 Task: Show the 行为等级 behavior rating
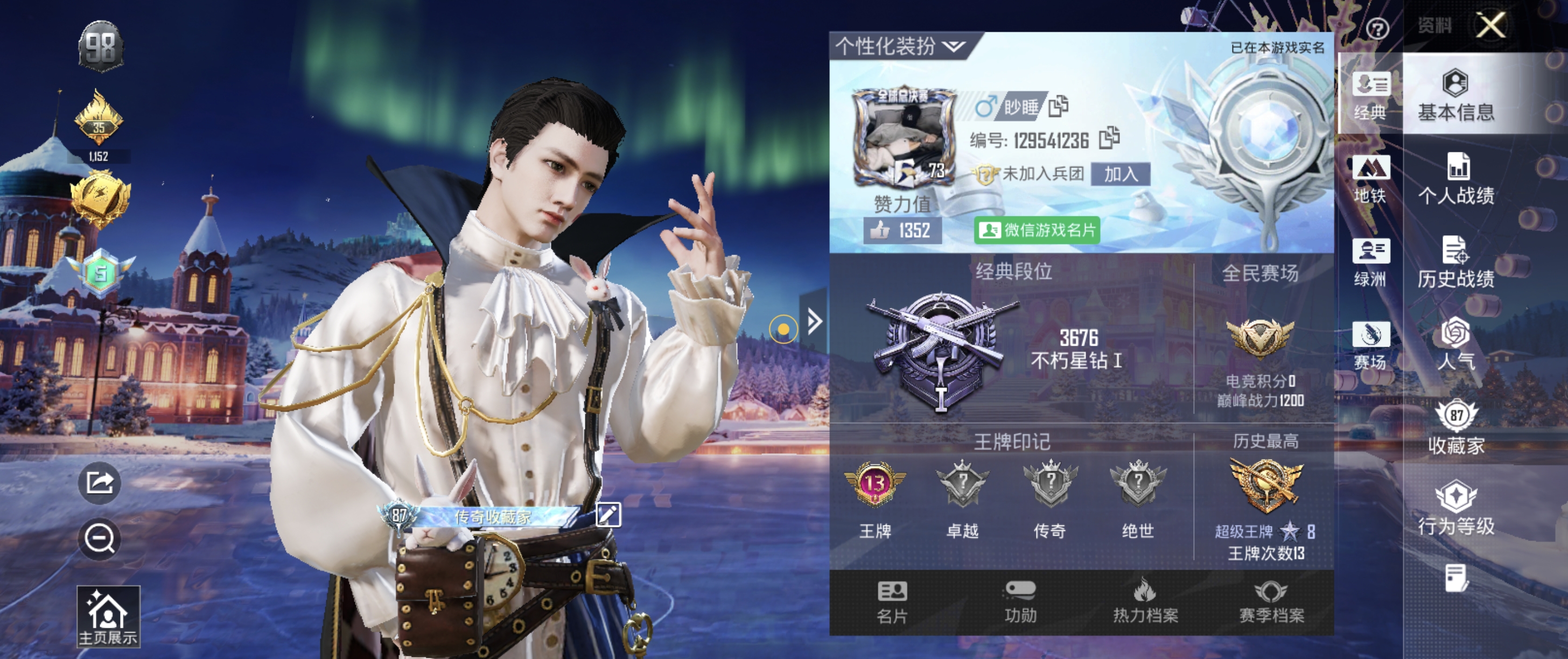[1456, 508]
